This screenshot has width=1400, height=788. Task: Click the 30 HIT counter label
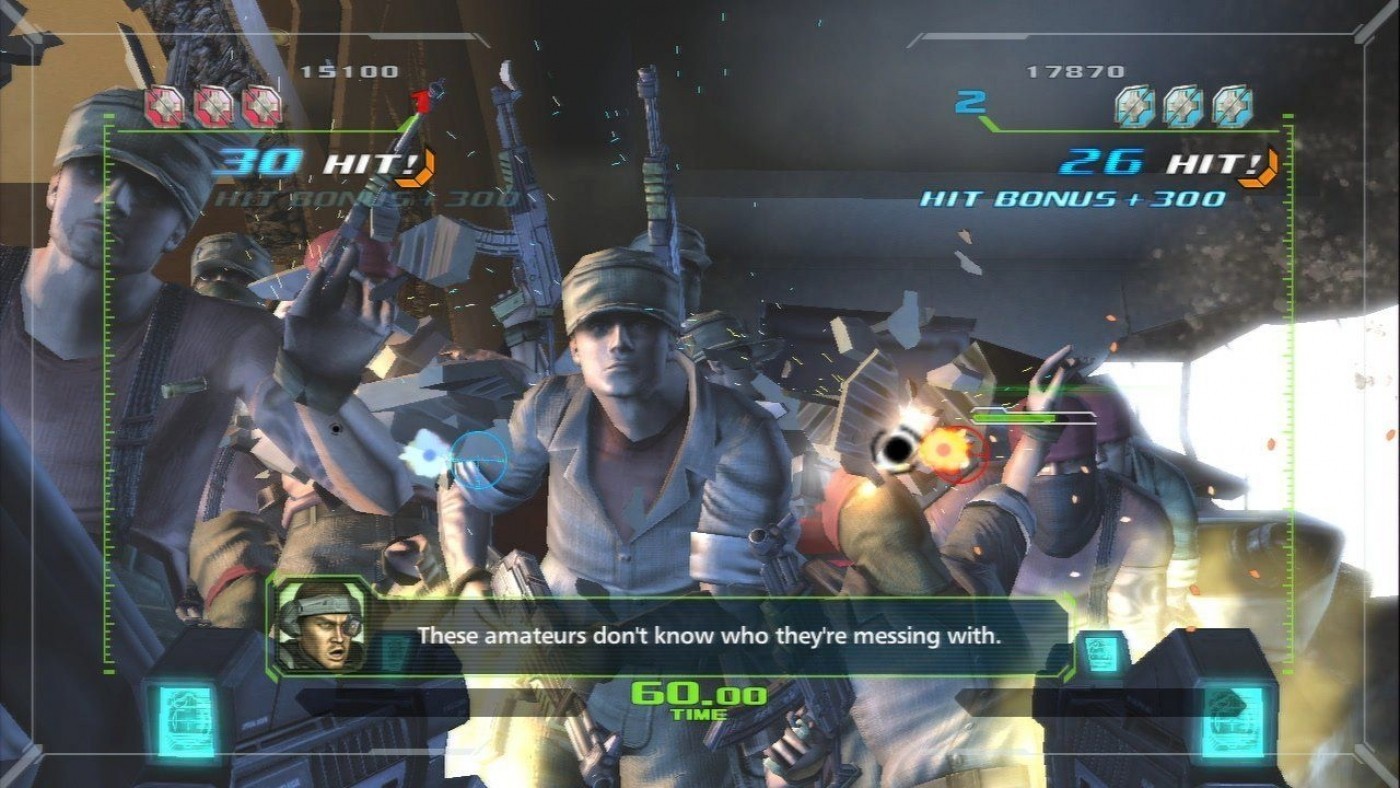coord(310,163)
